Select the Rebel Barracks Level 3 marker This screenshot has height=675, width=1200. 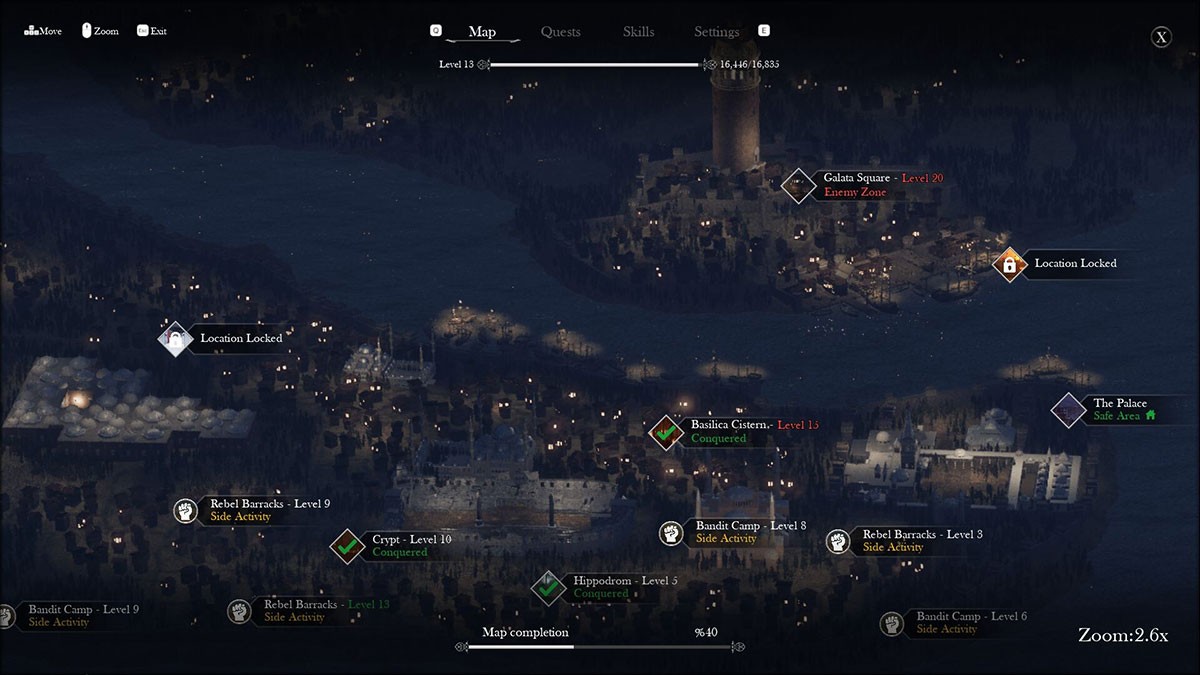tap(838, 541)
